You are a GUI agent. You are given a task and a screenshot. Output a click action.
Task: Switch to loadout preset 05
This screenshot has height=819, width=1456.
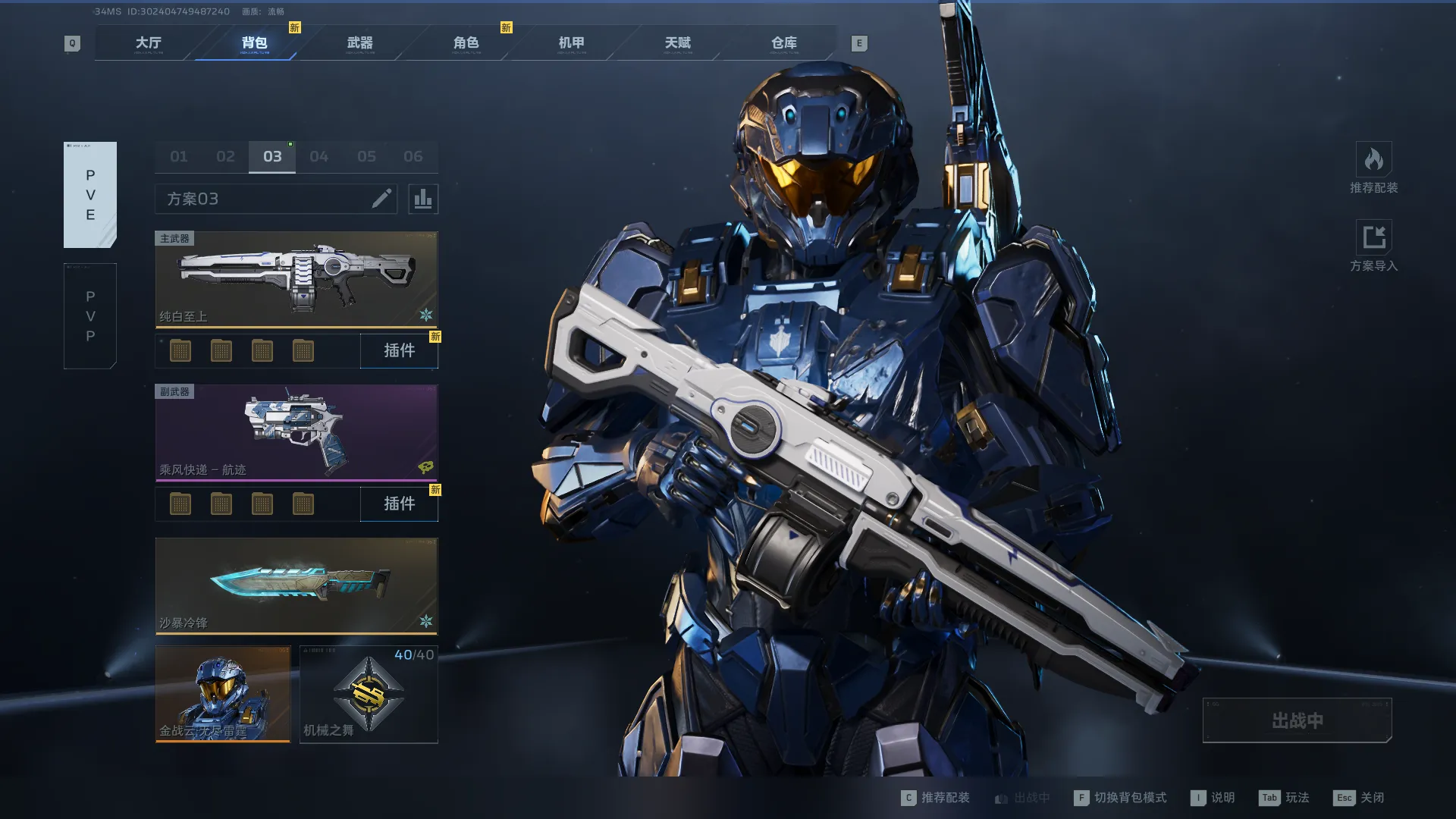366,157
